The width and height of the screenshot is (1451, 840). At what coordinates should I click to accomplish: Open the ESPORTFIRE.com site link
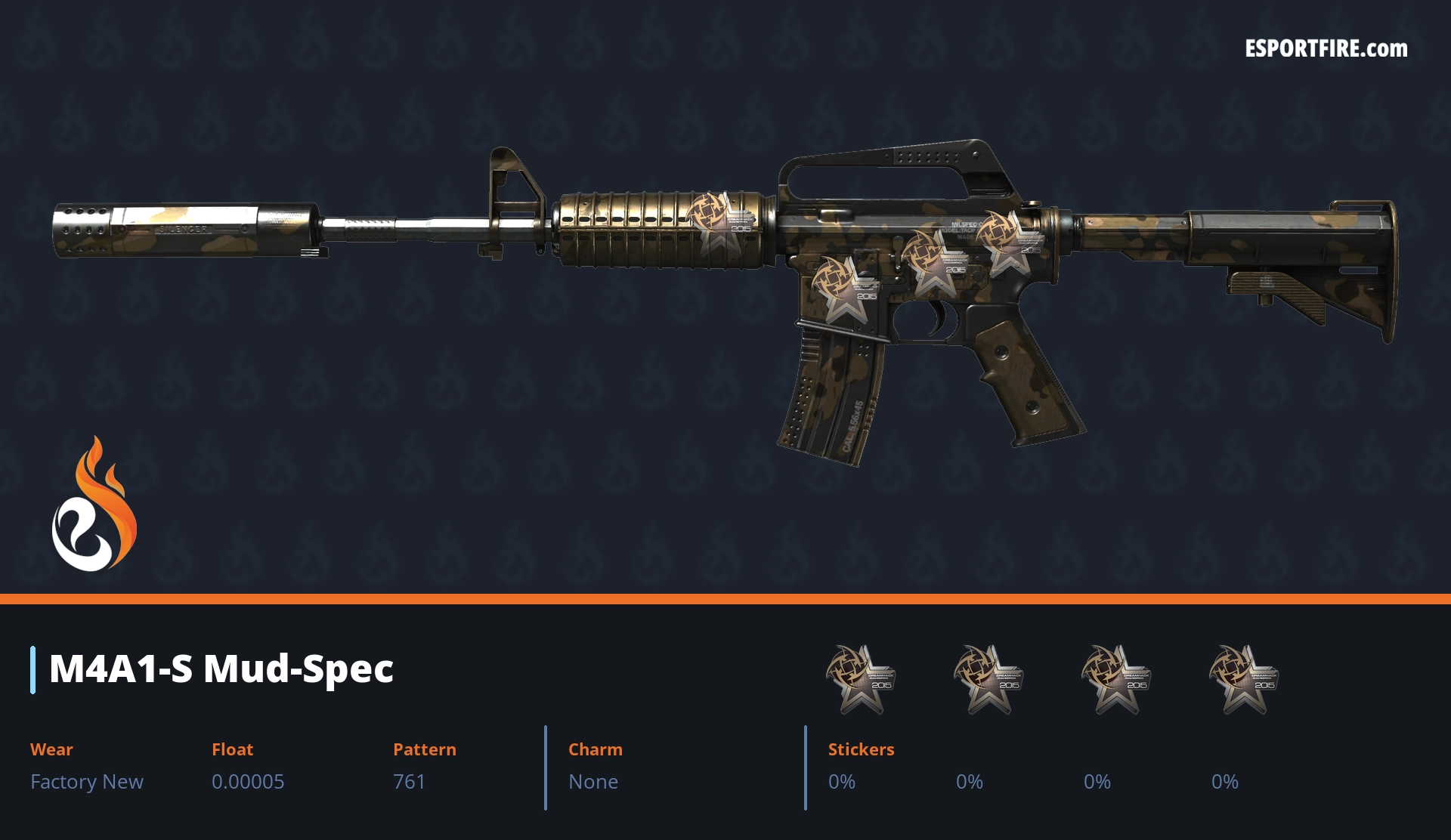1326,49
